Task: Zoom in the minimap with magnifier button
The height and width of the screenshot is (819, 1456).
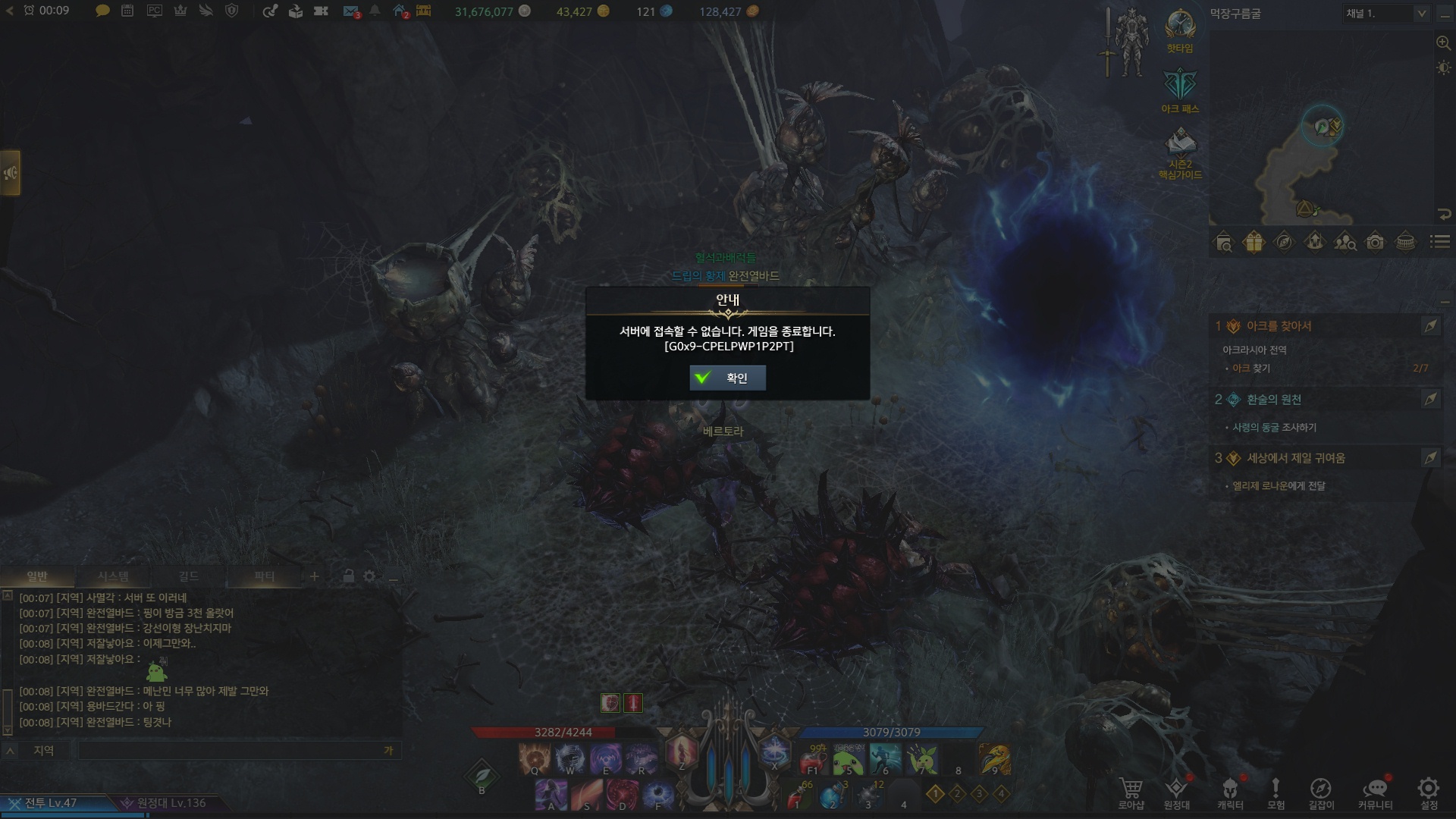Action: (x=1443, y=43)
